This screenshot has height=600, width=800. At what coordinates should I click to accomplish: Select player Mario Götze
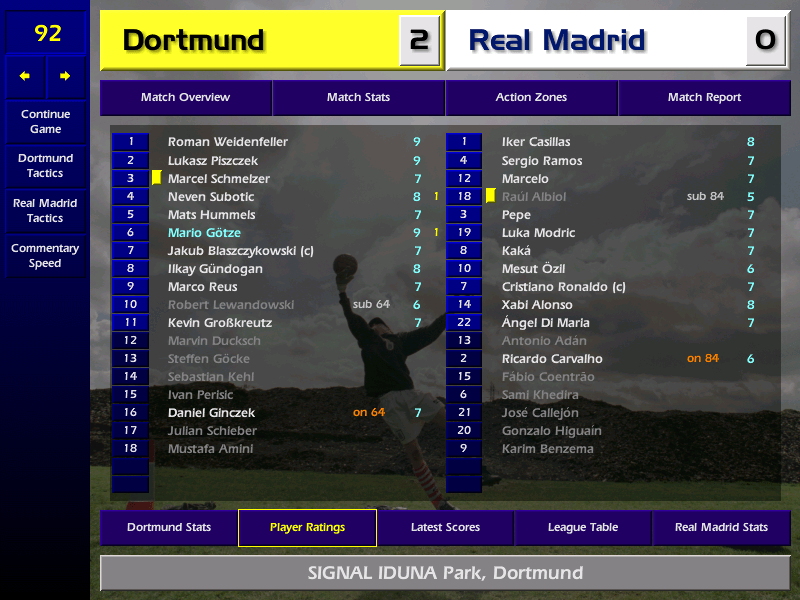click(204, 233)
